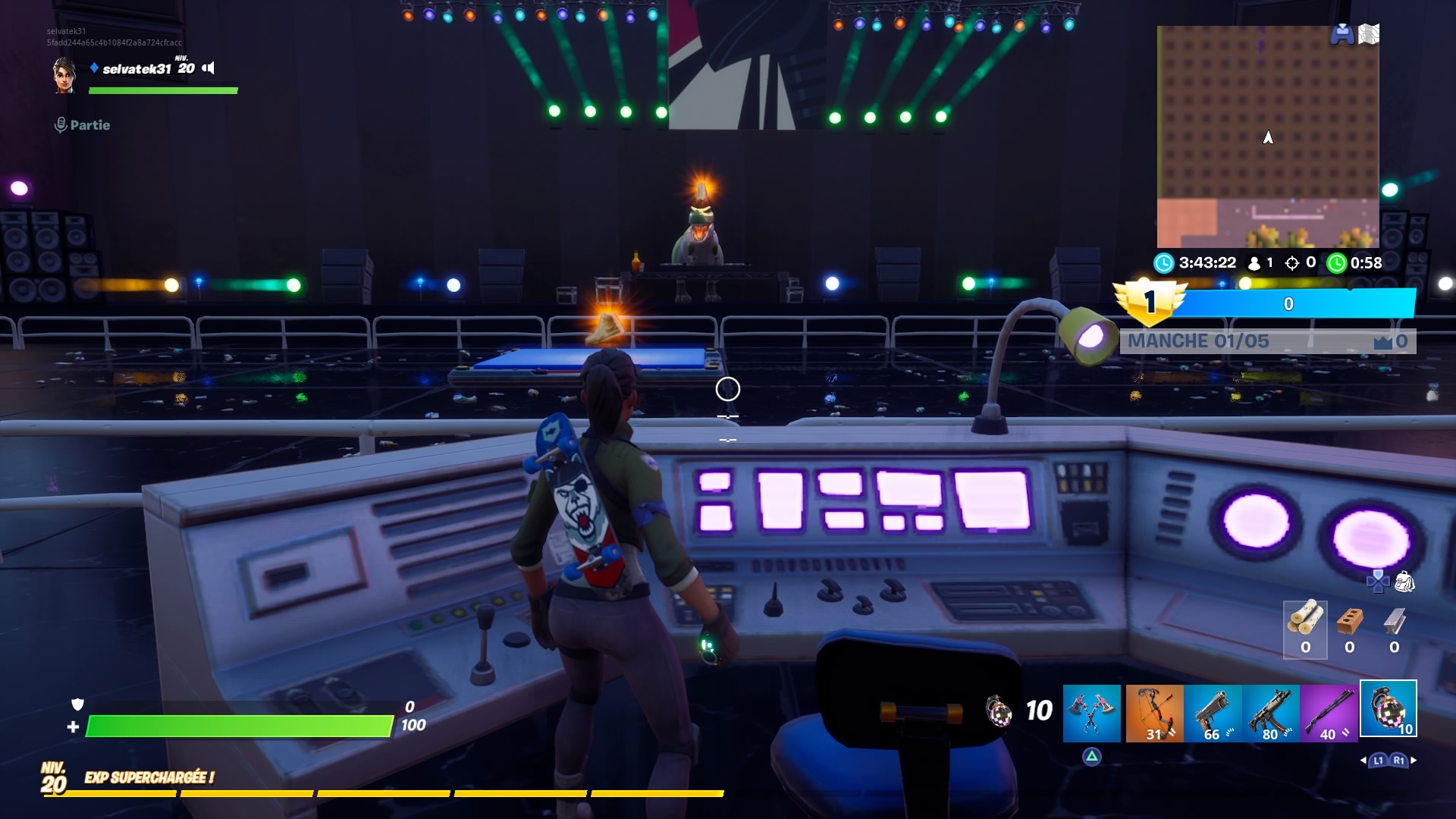The image size is (1456, 819).
Task: Click selvatek31's player portrait
Action: point(64,76)
